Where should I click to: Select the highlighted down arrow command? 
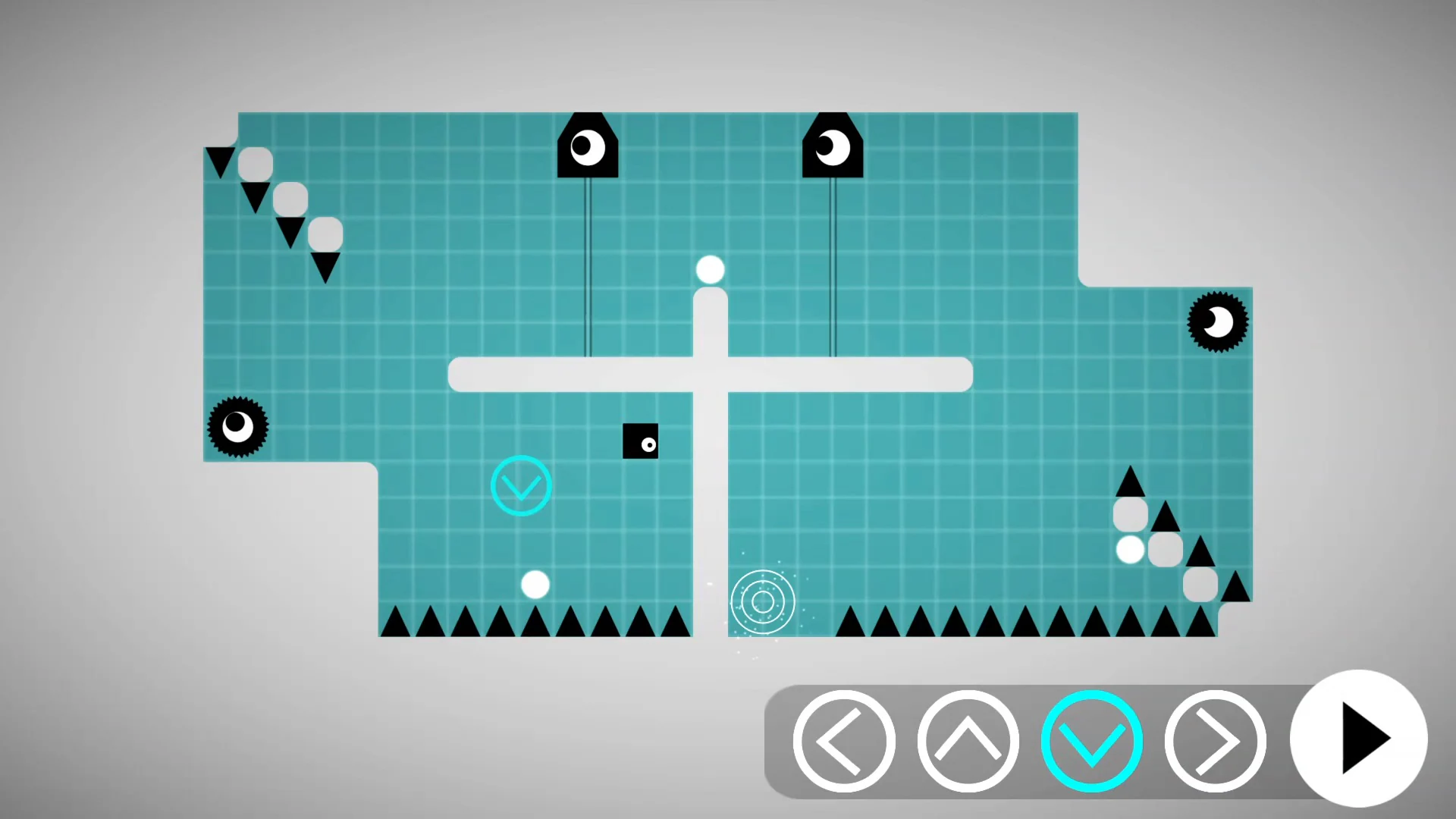(x=1092, y=739)
